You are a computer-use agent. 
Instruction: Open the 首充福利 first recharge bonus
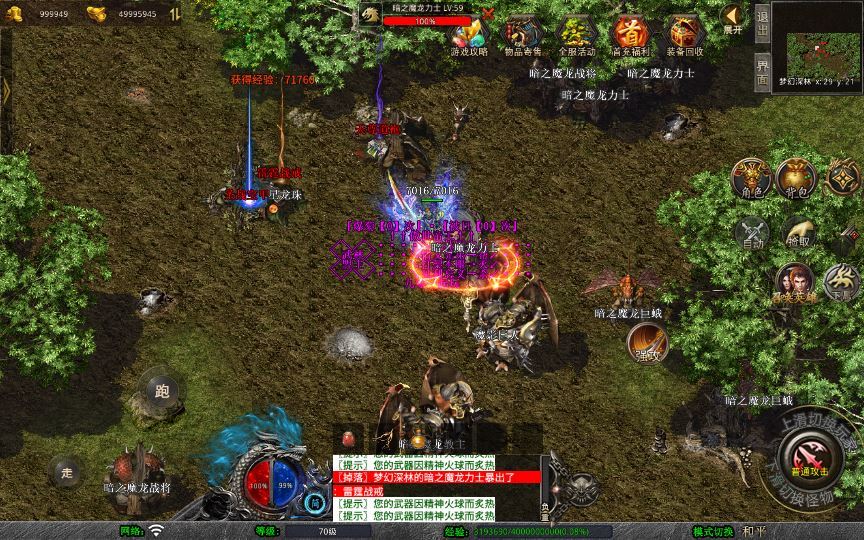[x=630, y=36]
